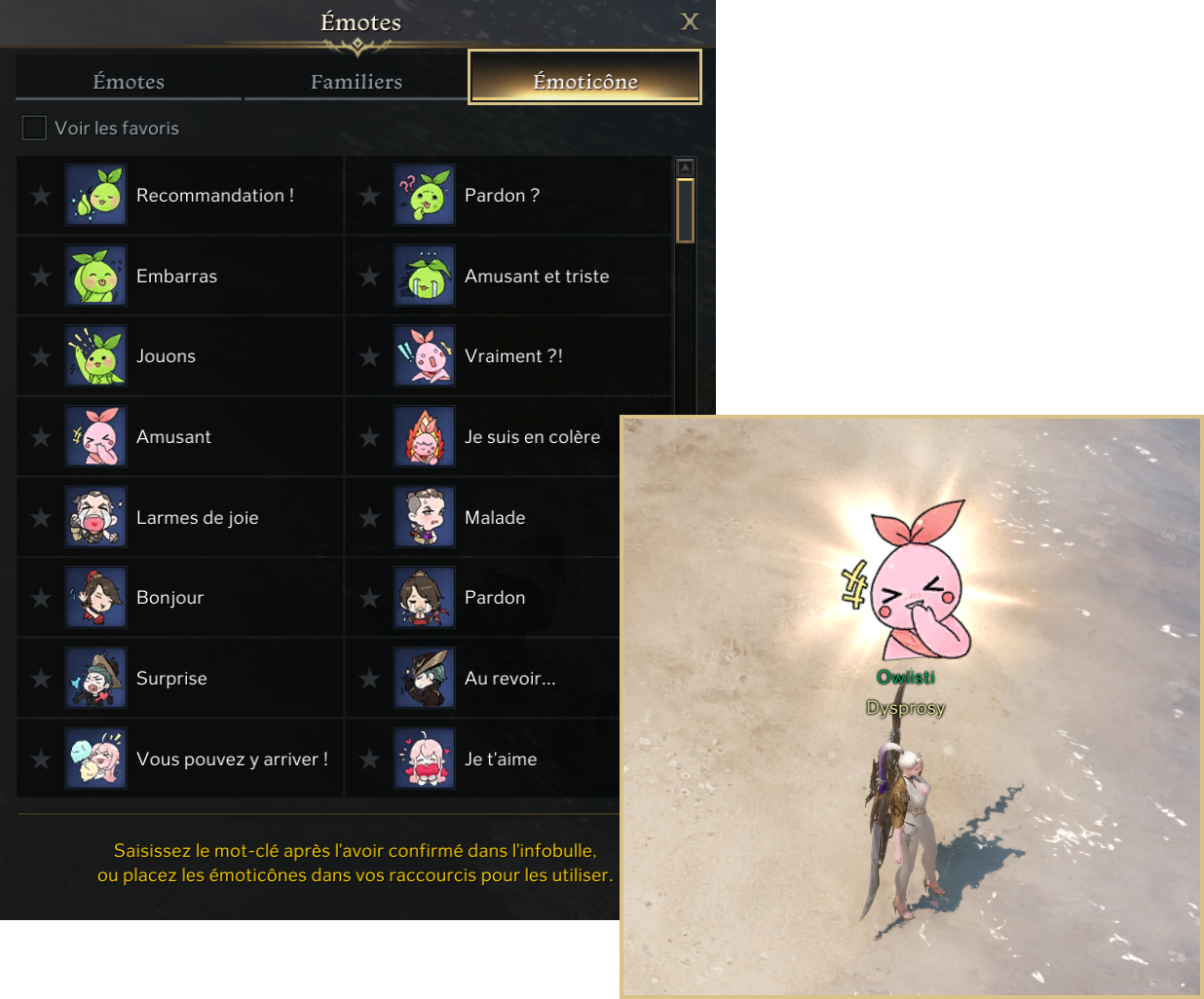Select the Émoticône tab
Image resolution: width=1204 pixels, height=999 pixels.
[584, 78]
